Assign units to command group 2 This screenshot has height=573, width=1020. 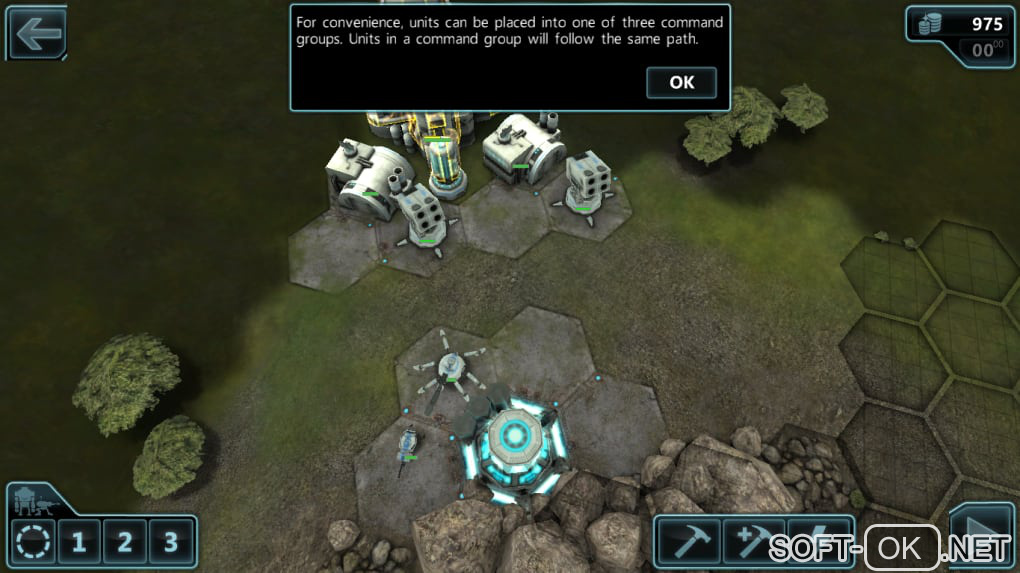[125, 543]
